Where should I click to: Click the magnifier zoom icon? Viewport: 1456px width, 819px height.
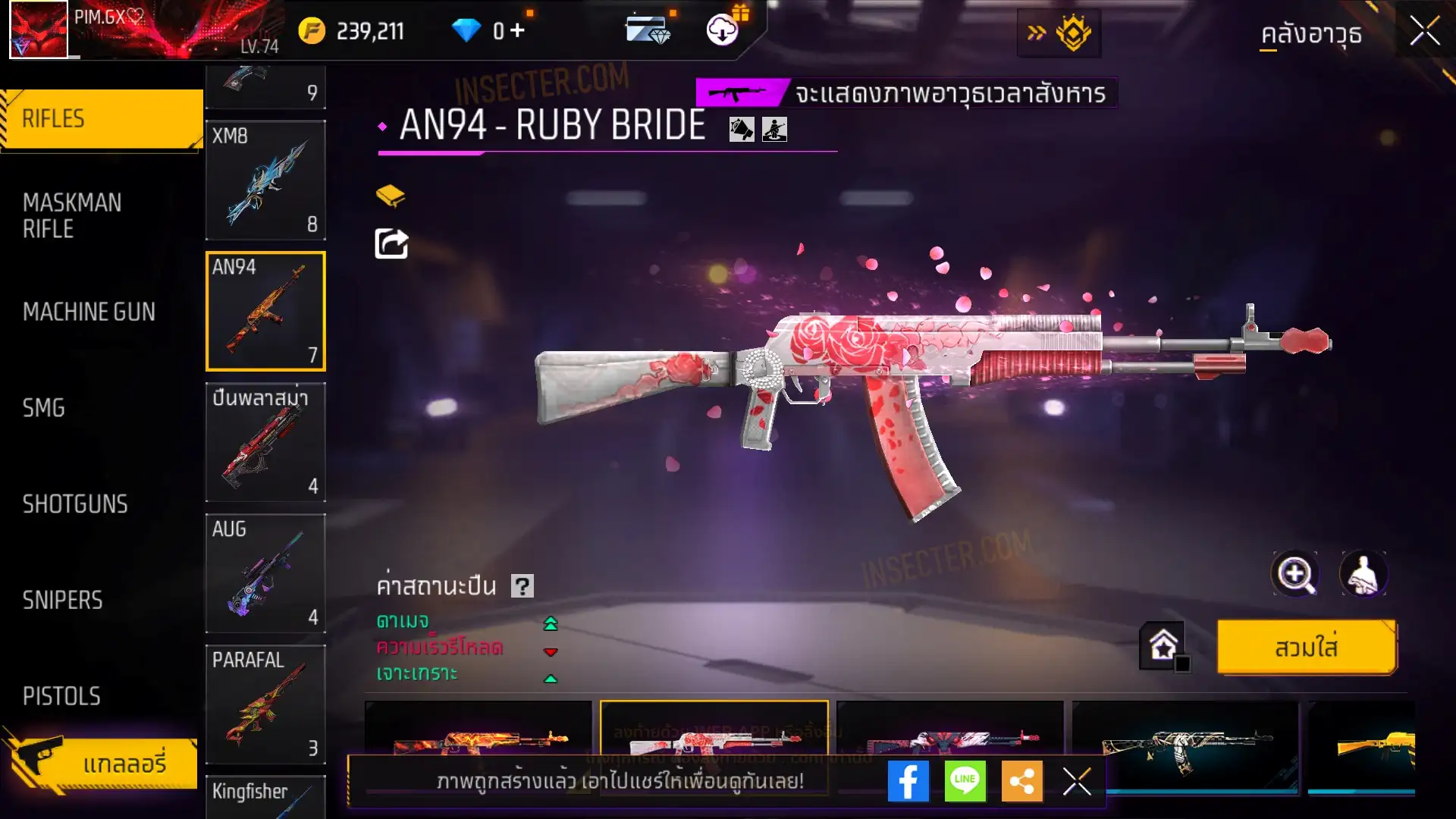(x=1294, y=574)
